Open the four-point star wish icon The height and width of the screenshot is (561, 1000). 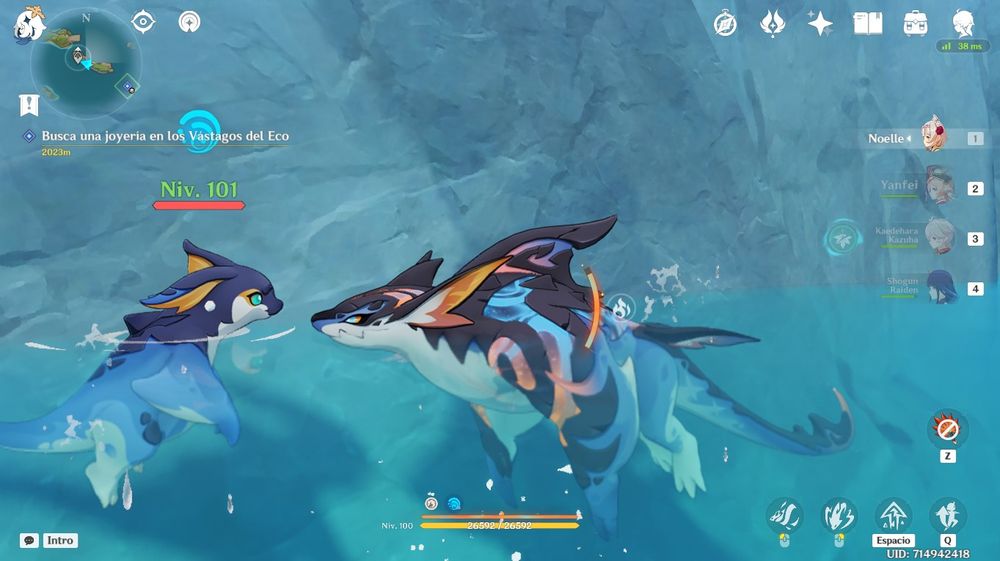[820, 24]
